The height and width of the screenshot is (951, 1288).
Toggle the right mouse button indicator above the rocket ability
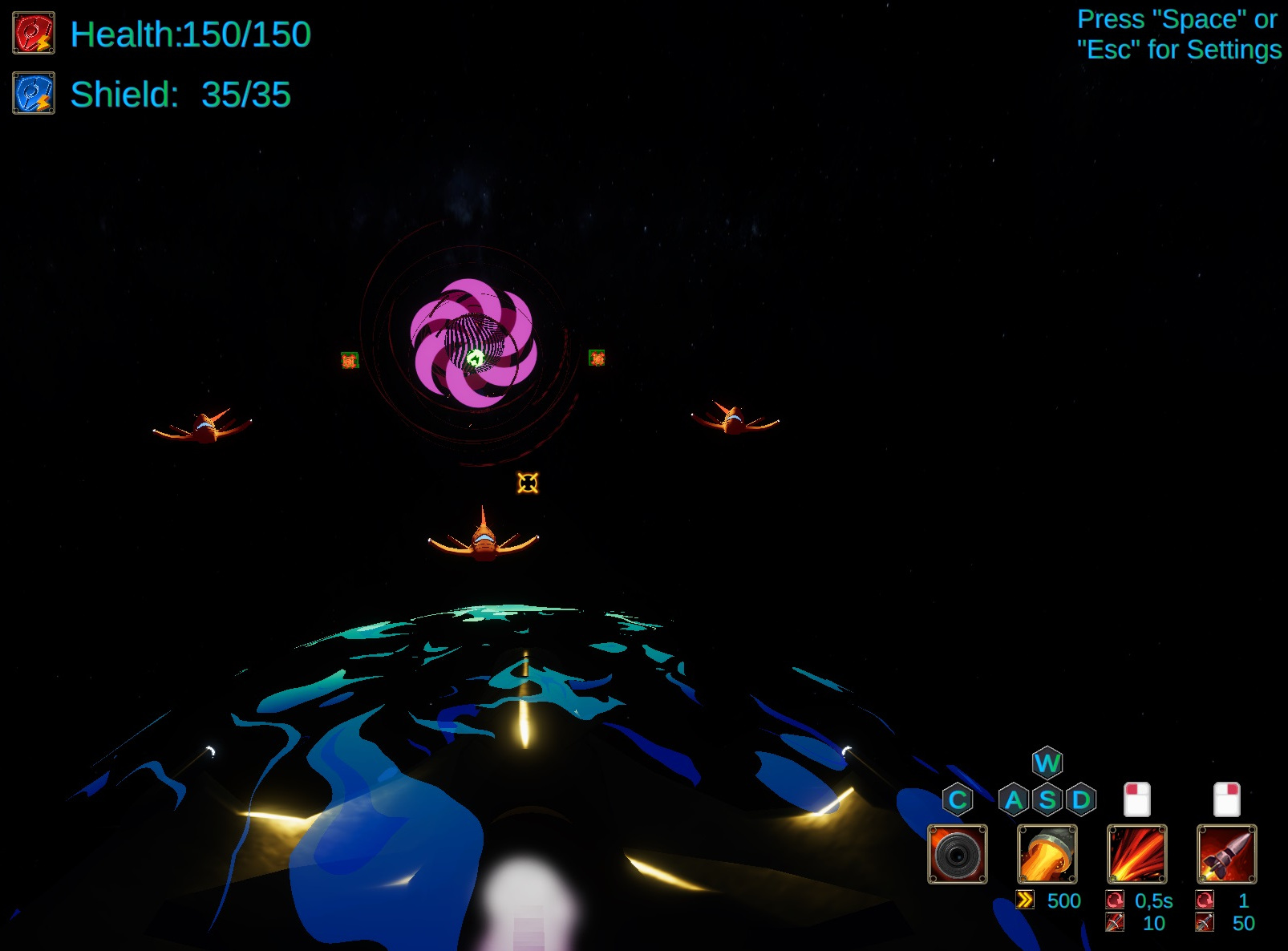(1227, 798)
